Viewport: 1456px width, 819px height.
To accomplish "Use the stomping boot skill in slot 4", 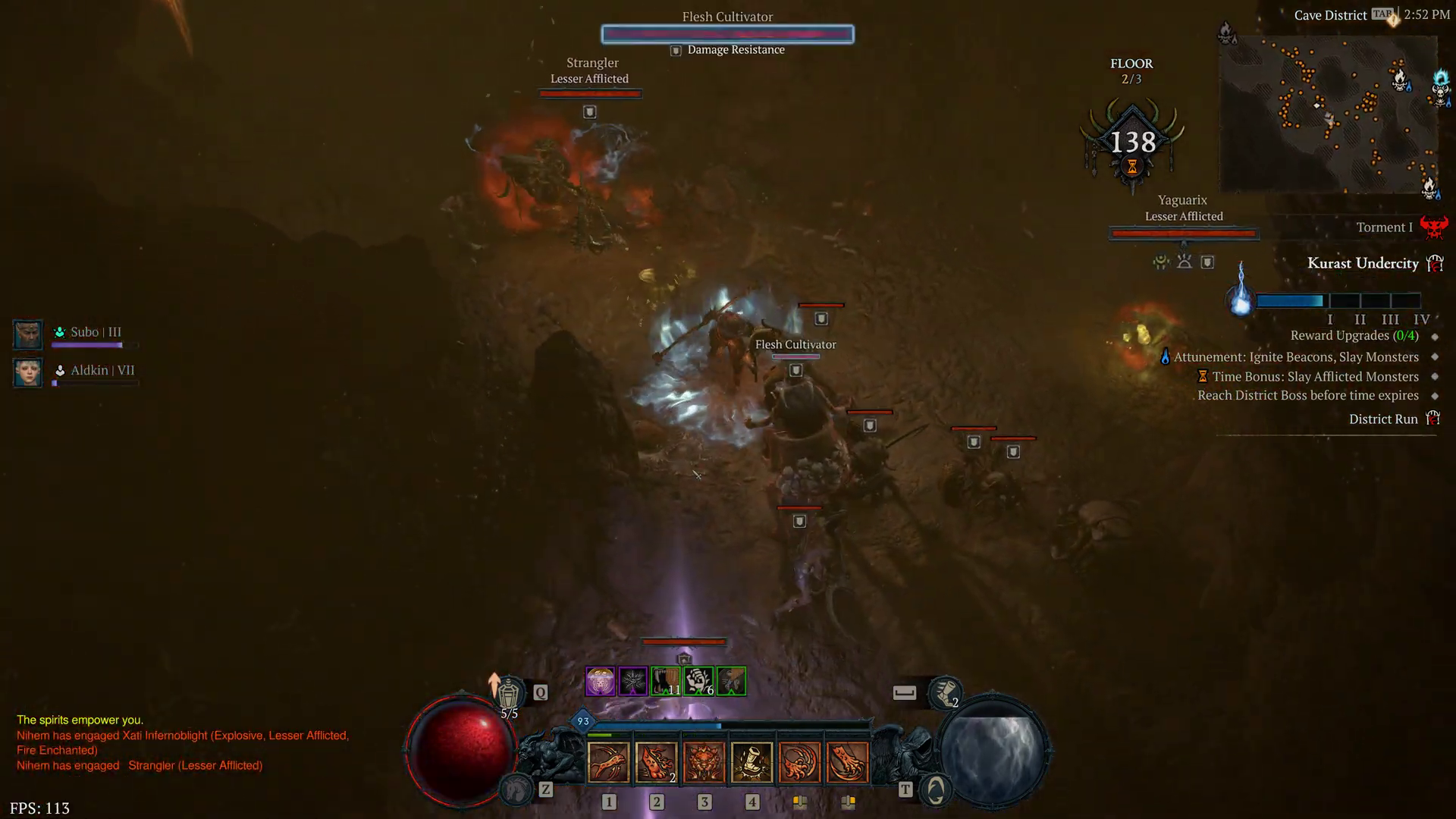I will click(x=752, y=761).
